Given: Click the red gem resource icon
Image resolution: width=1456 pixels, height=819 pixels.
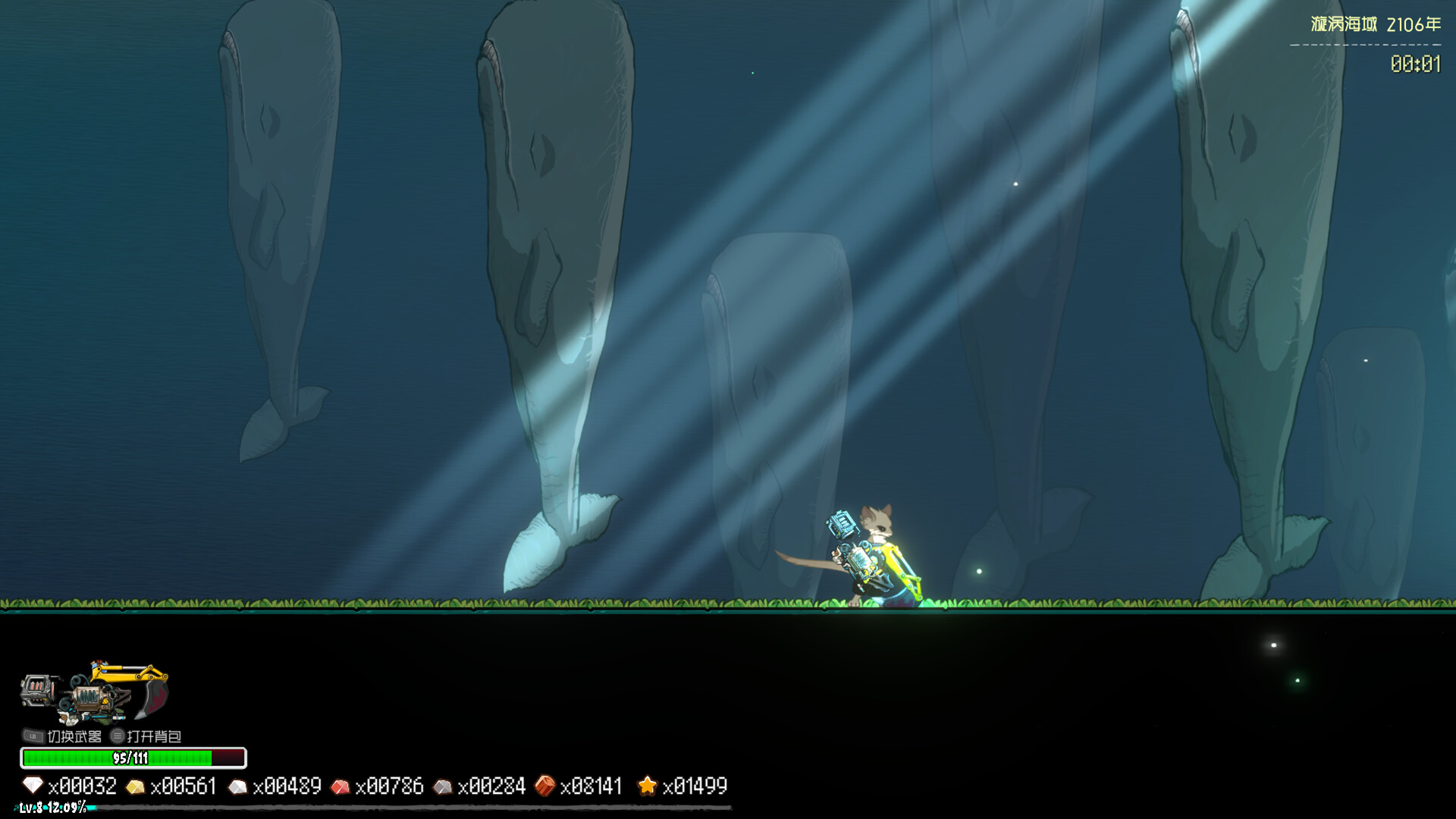Looking at the screenshot, I should coord(343,786).
